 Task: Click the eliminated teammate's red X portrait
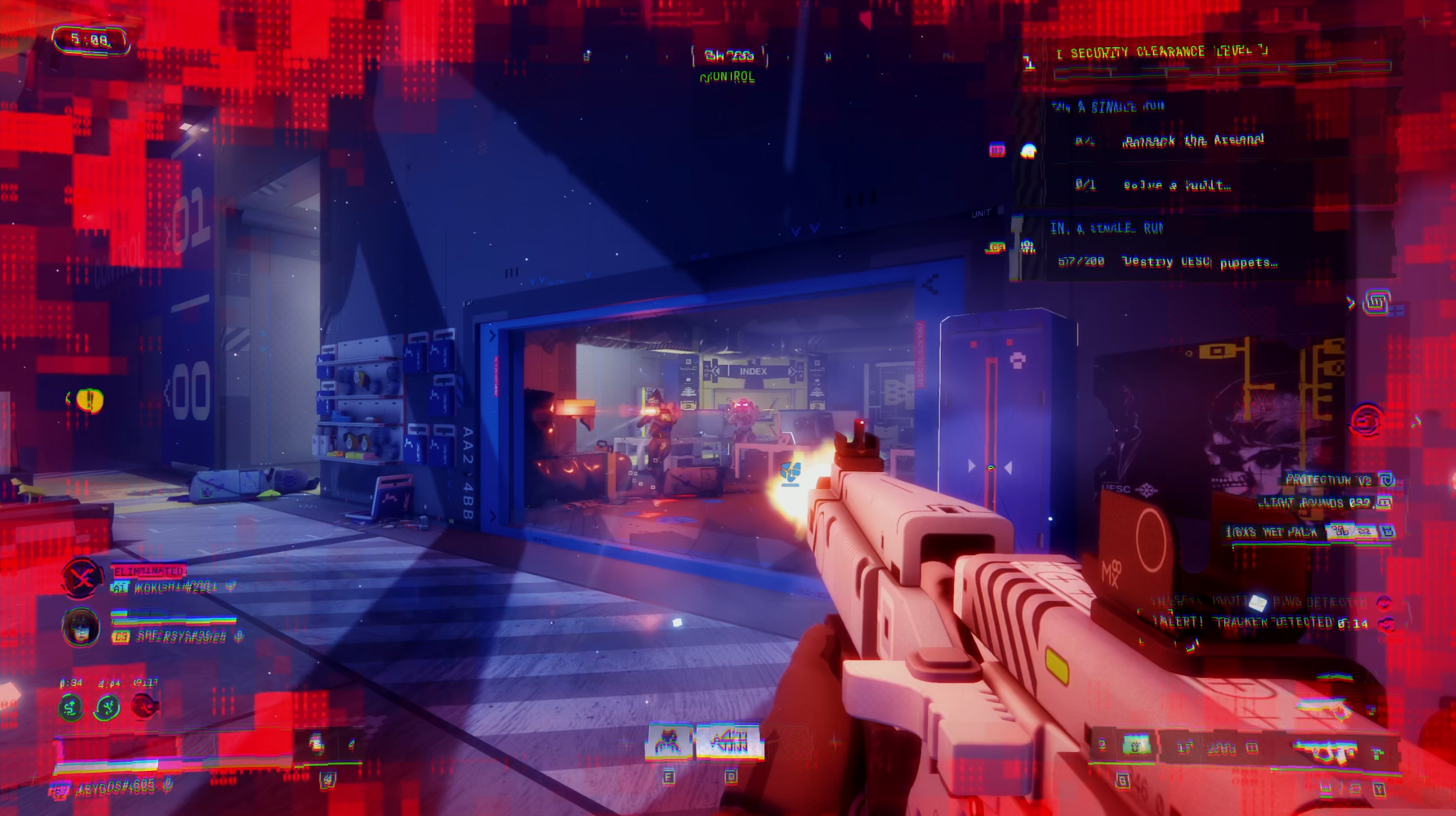pyautogui.click(x=82, y=578)
